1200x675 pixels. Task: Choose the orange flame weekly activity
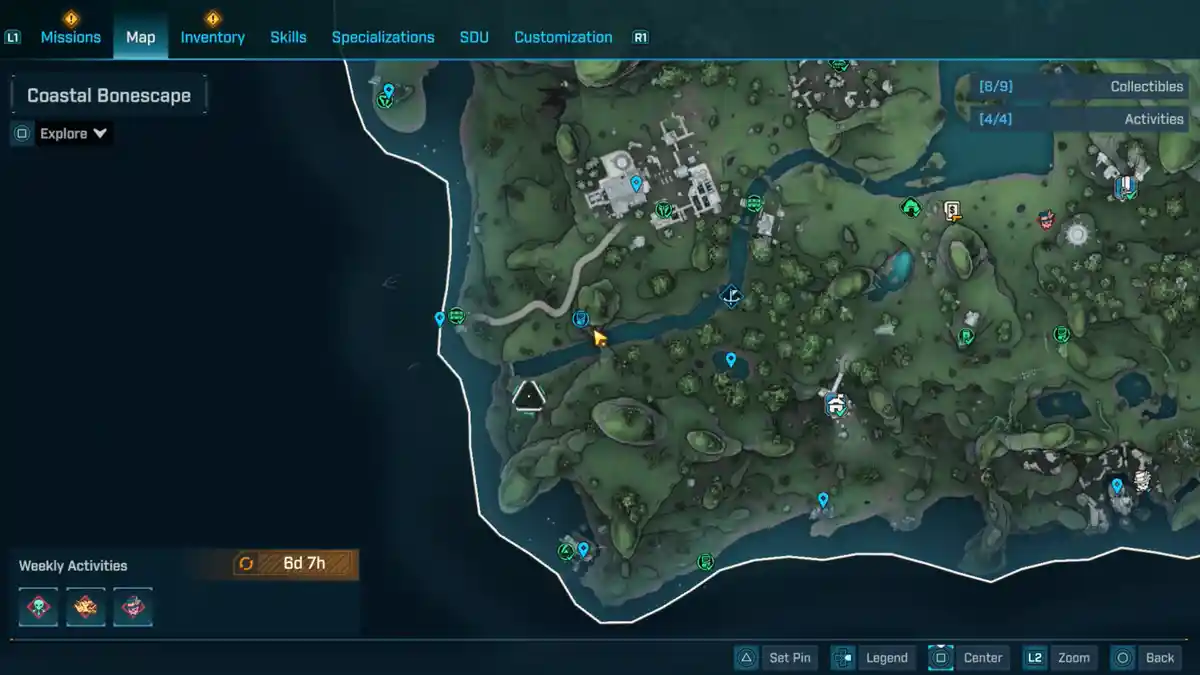86,606
